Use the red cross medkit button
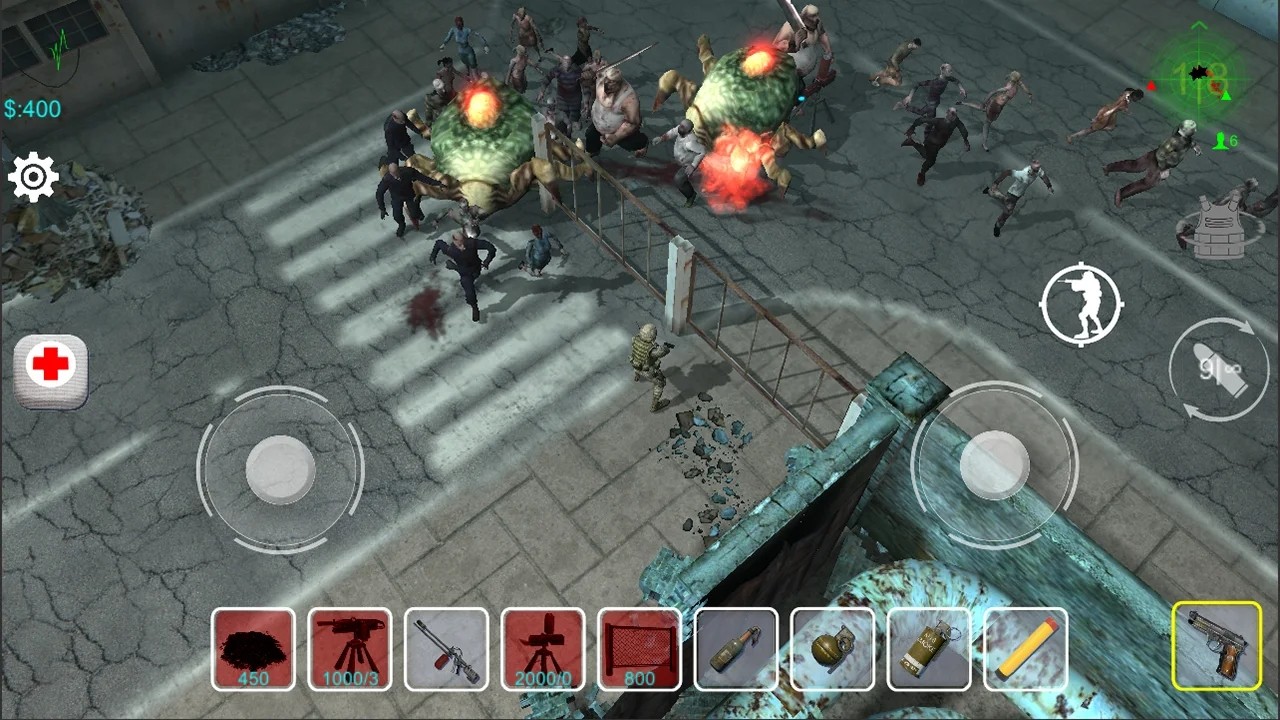The image size is (1280, 720). [x=51, y=367]
